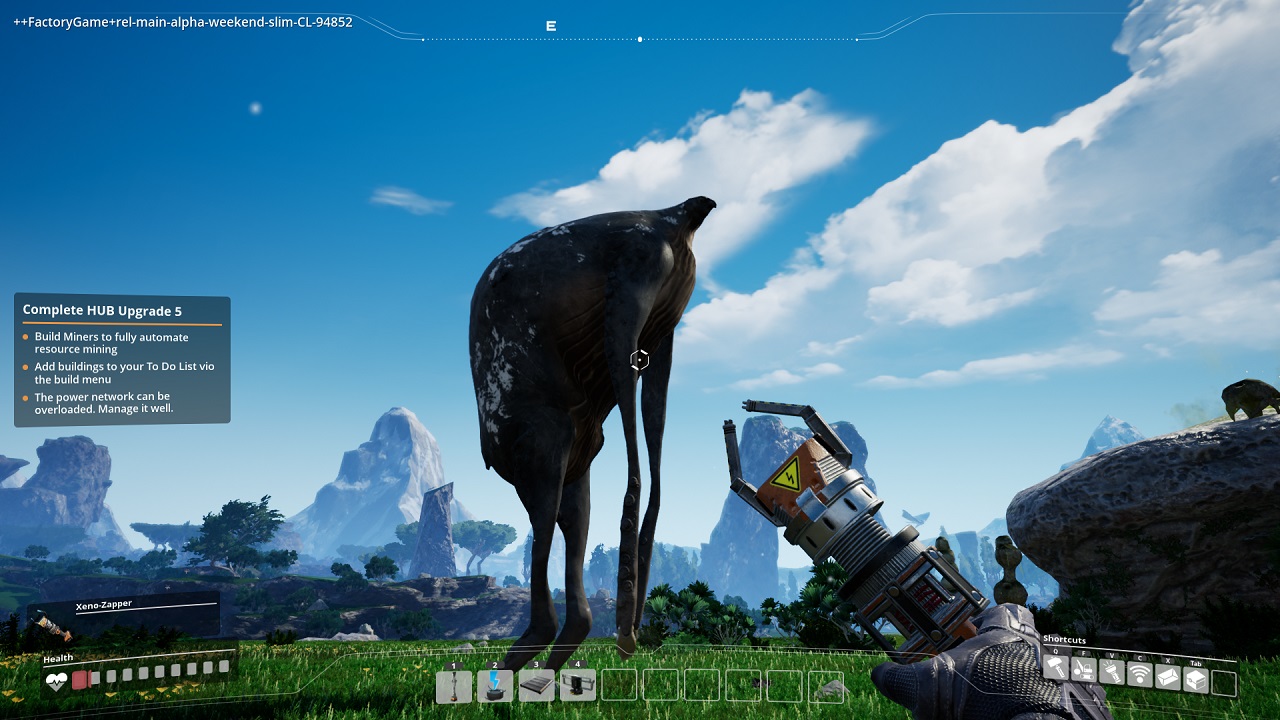Toggle the flashlight shortcut icon
Image resolution: width=1280 pixels, height=720 pixels.
pyautogui.click(x=1112, y=672)
